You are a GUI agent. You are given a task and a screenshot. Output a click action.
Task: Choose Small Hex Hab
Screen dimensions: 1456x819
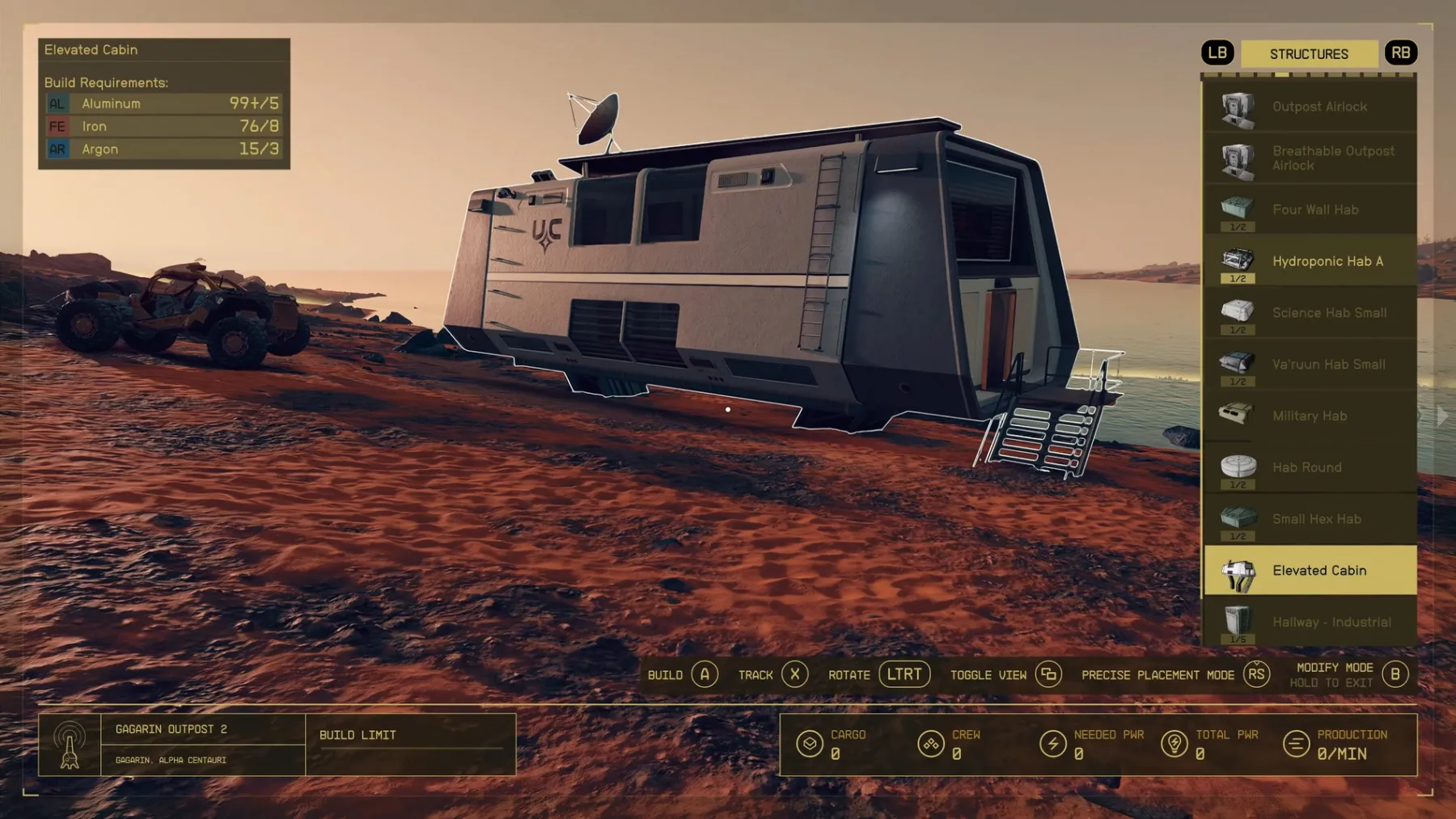[1310, 519]
